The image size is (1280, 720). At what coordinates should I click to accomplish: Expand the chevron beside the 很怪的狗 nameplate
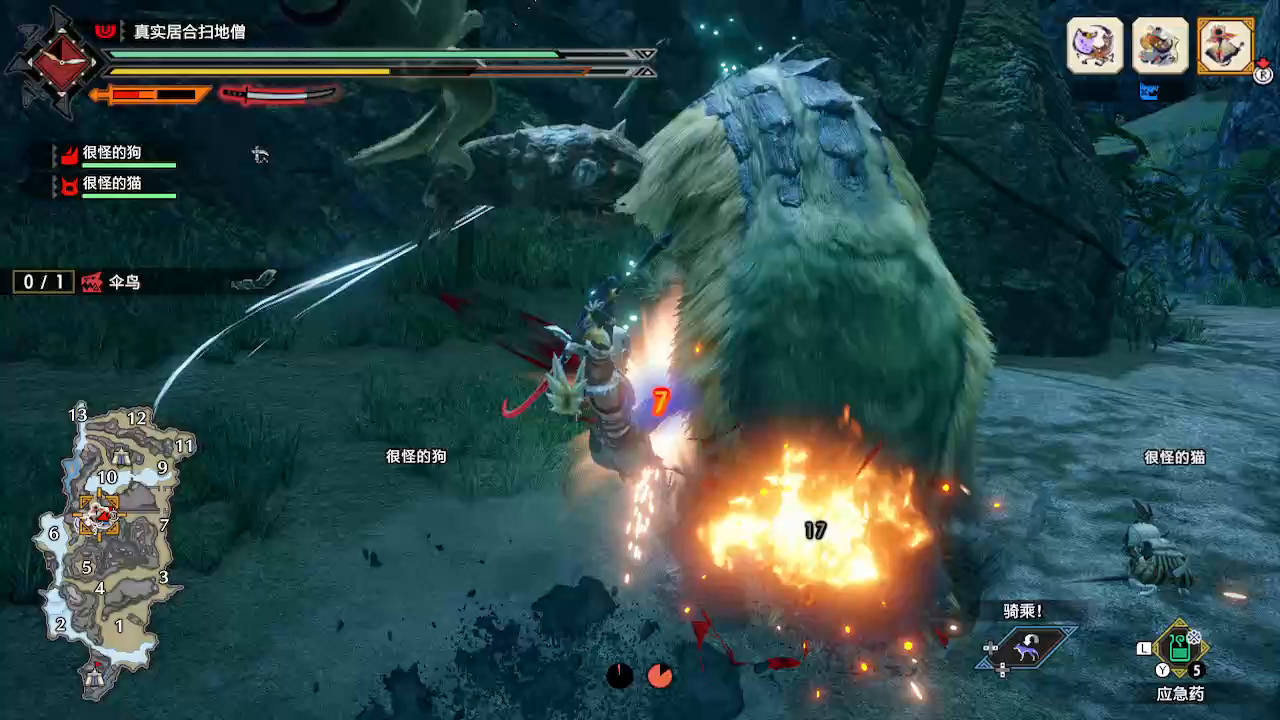[x=54, y=155]
